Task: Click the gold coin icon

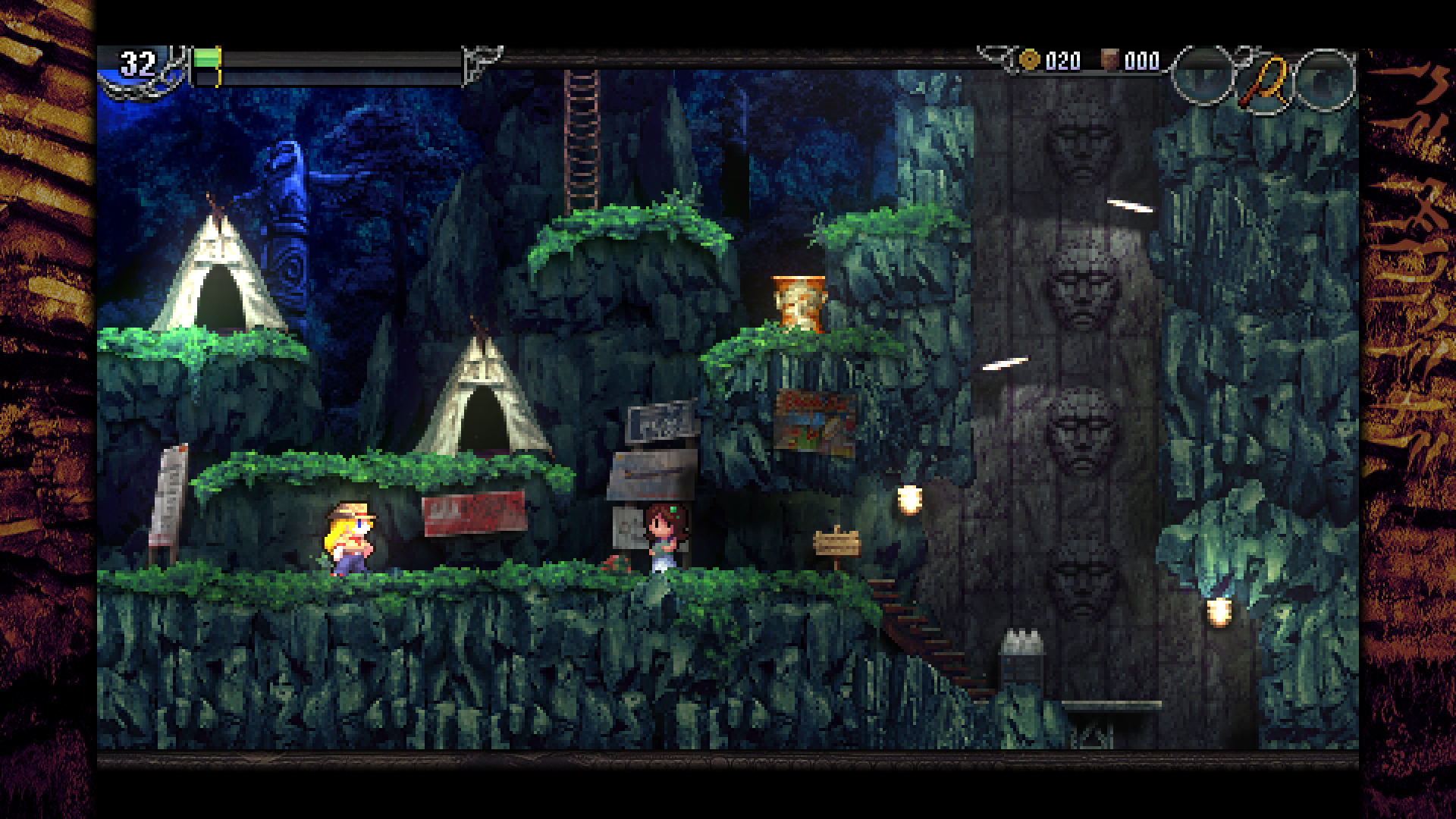Action: (x=1029, y=60)
